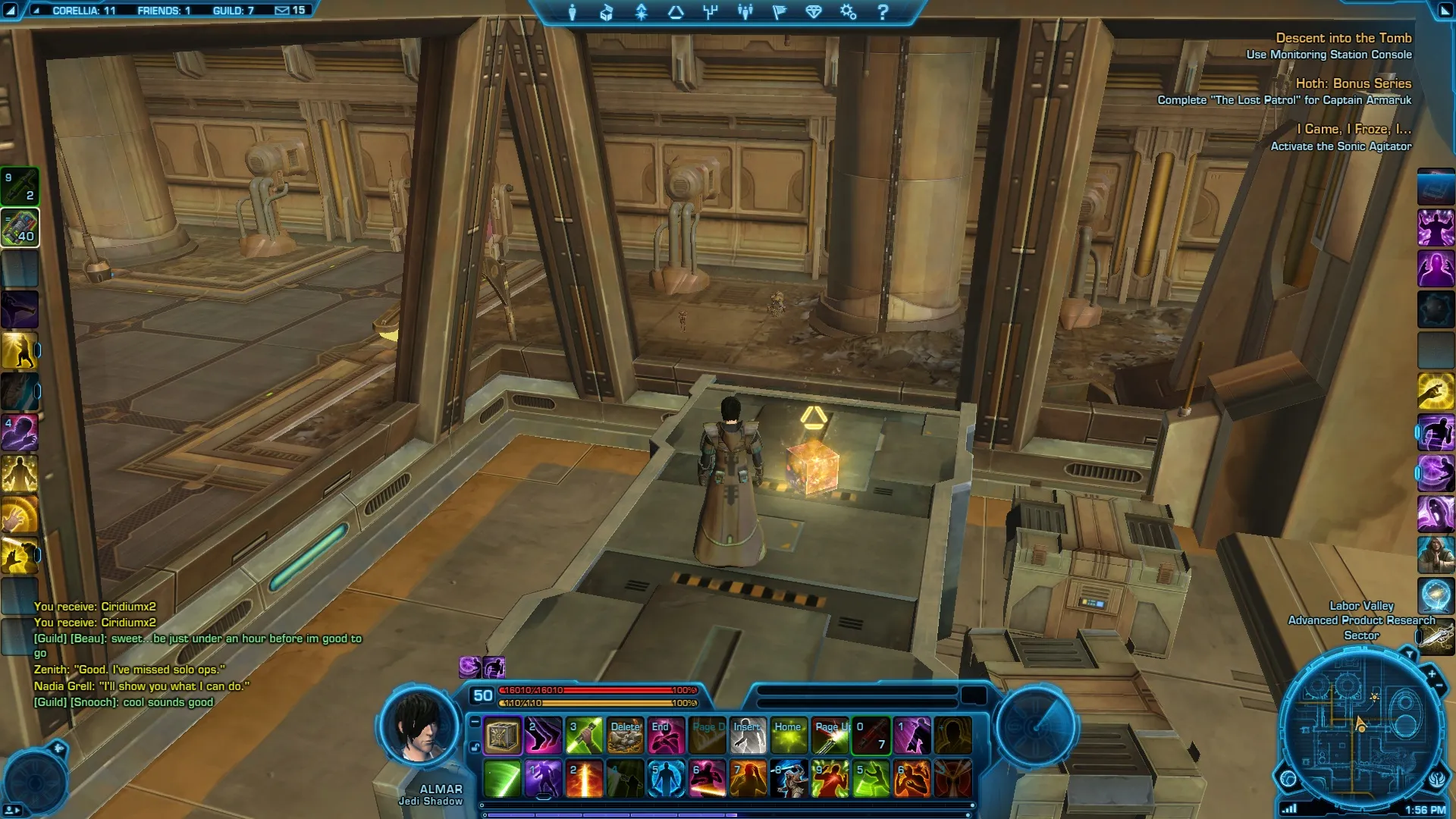The width and height of the screenshot is (1456, 819).
Task: Open the skill tree icon in top bar
Action: 711,12
